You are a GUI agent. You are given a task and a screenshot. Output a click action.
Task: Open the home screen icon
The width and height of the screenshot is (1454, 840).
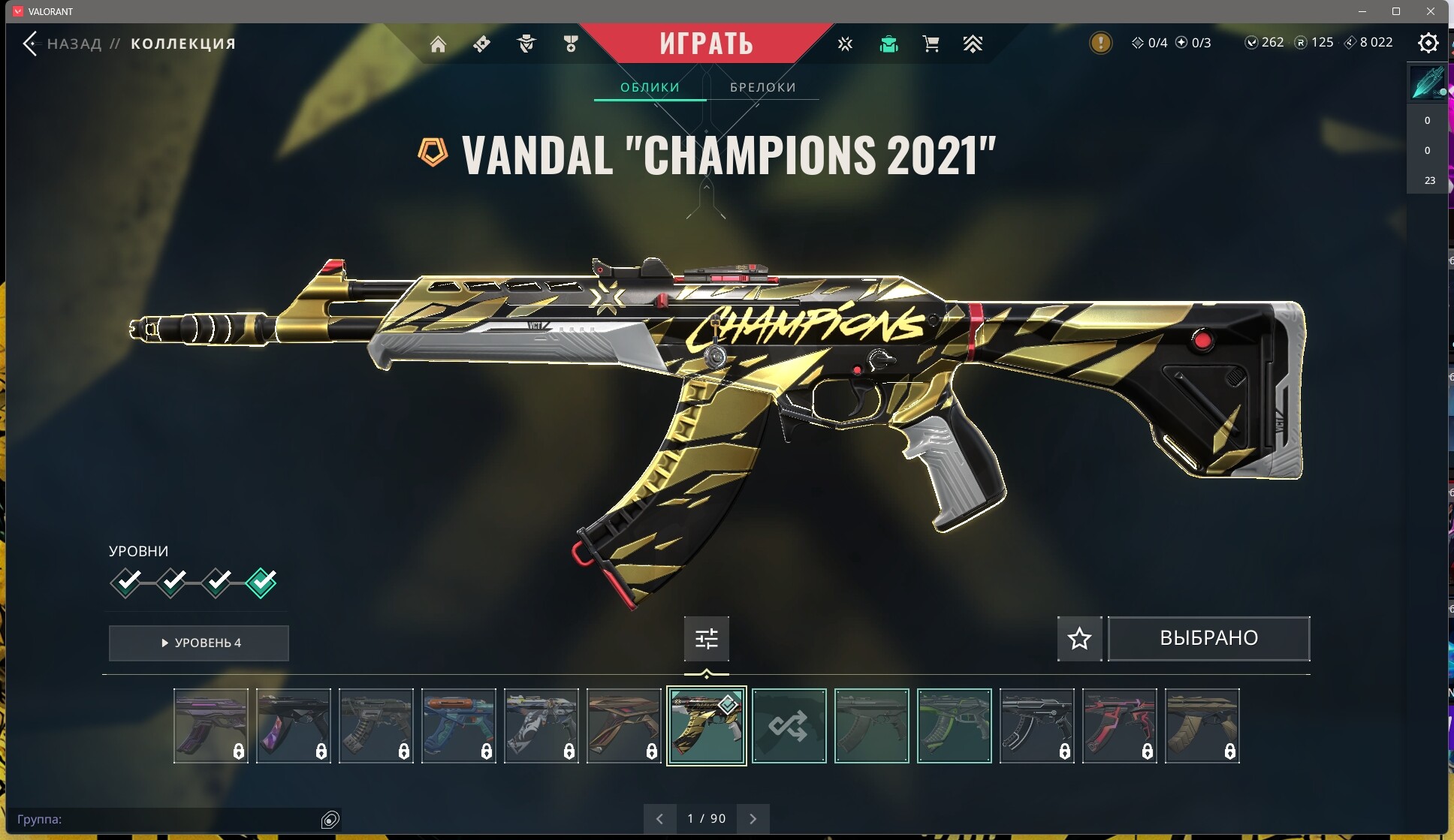point(438,44)
